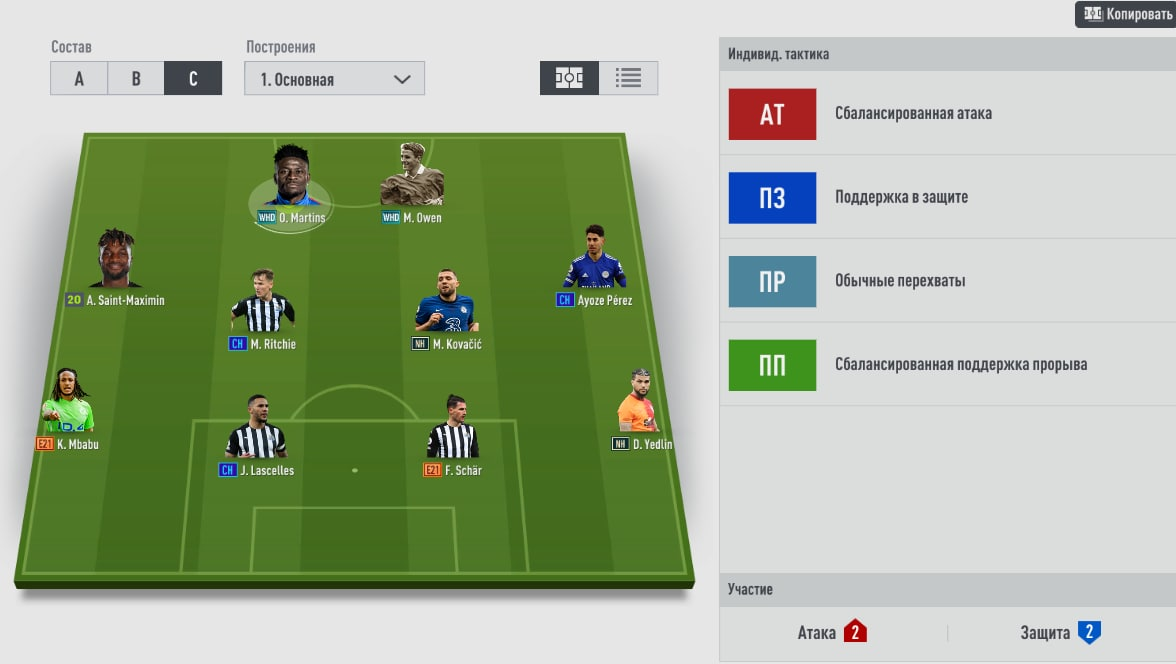
Task: Select full-back K. Mbabu
Action: [x=68, y=405]
